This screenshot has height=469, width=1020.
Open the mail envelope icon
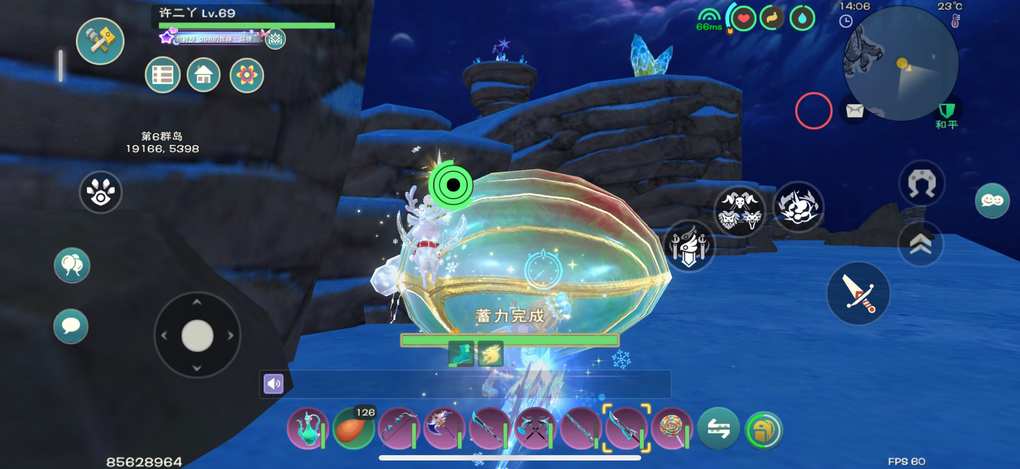pos(854,111)
